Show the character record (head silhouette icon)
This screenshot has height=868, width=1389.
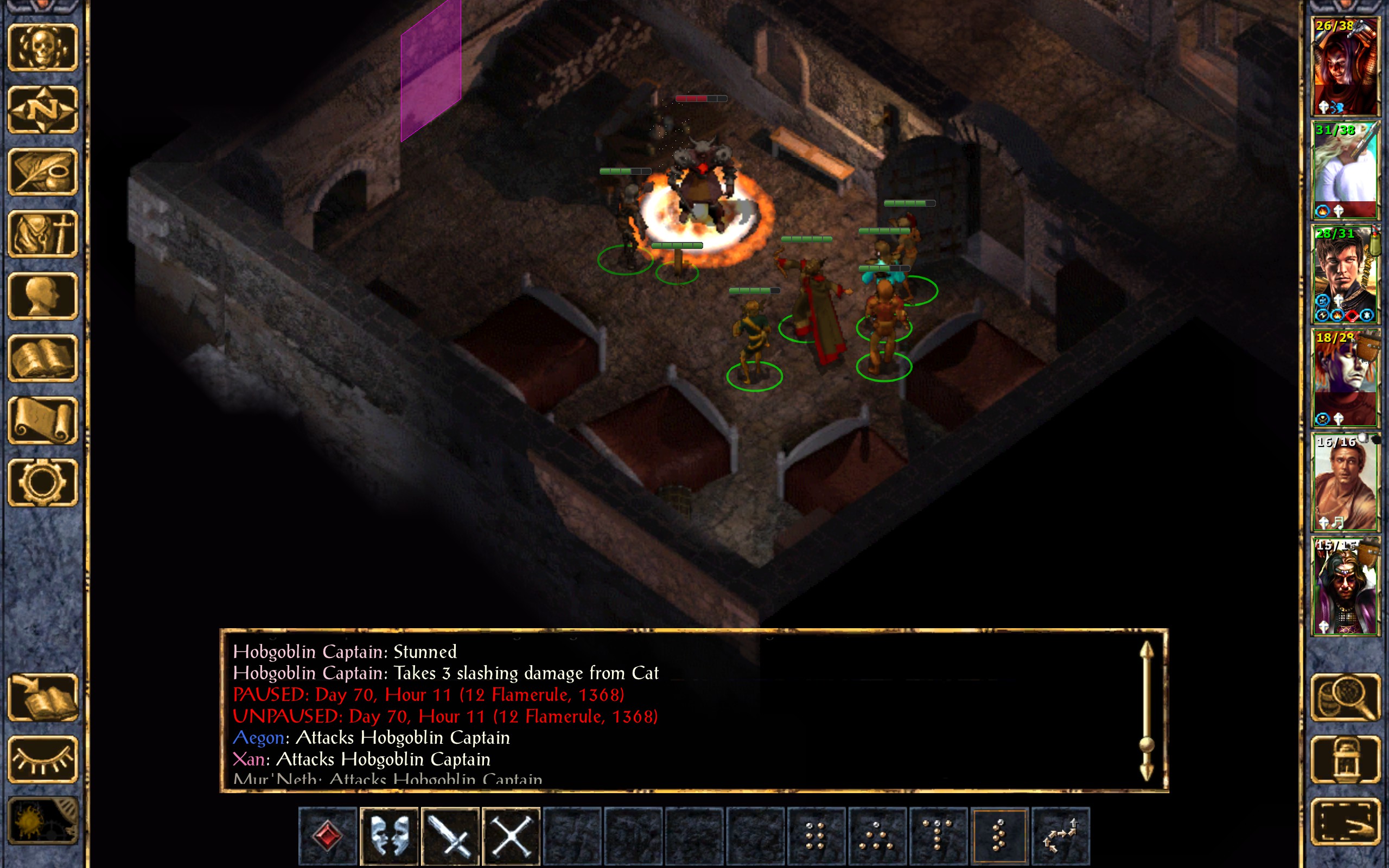pos(43,296)
